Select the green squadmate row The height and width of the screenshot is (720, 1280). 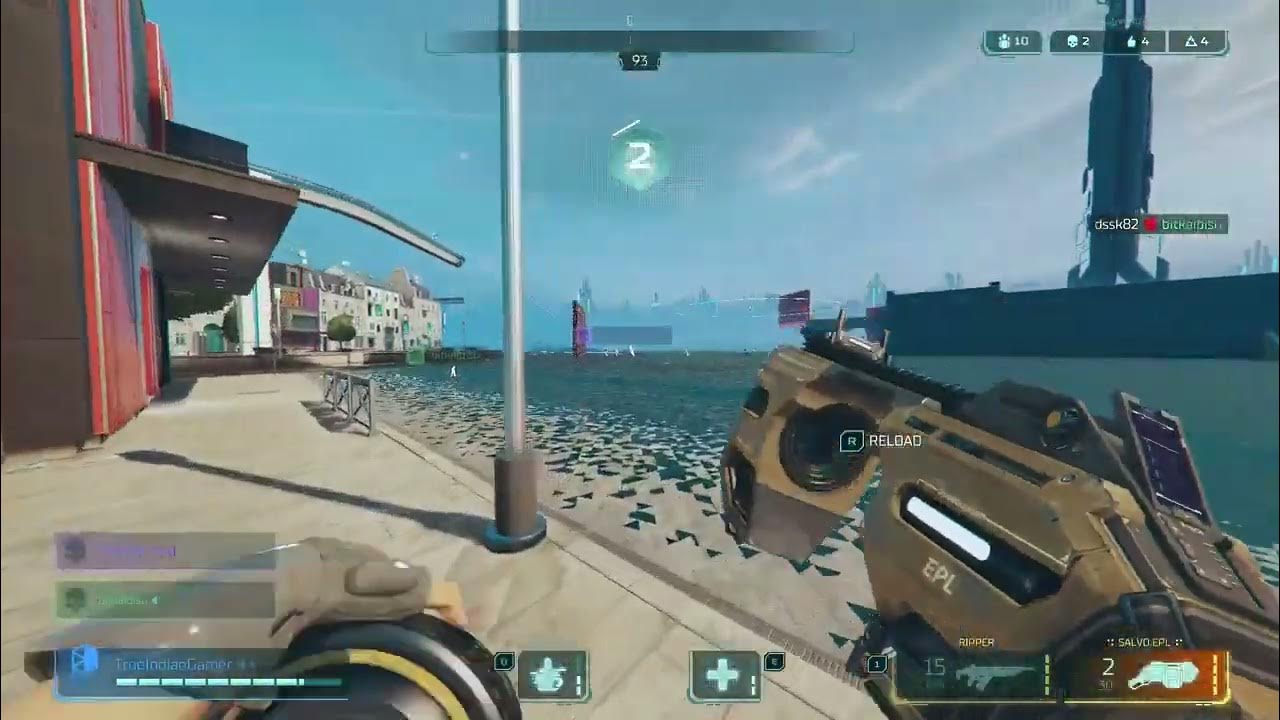(x=166, y=600)
